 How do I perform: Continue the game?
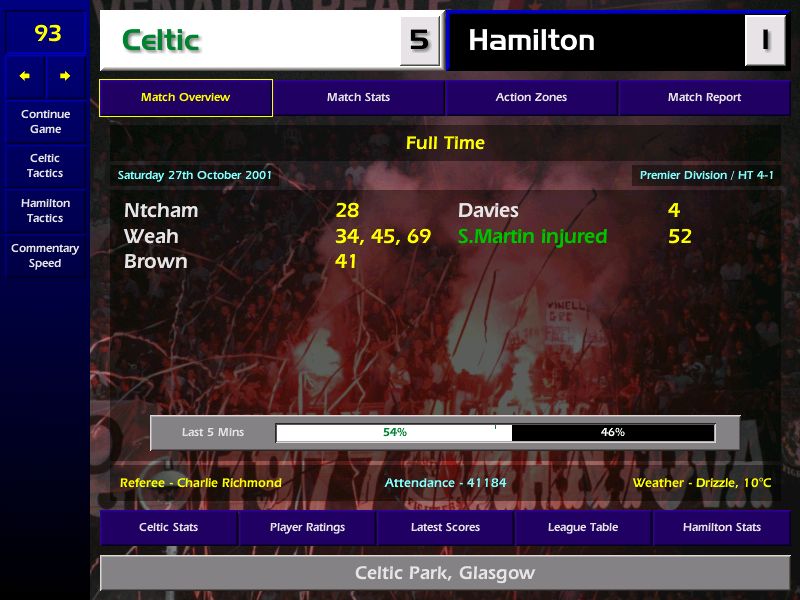[x=45, y=121]
